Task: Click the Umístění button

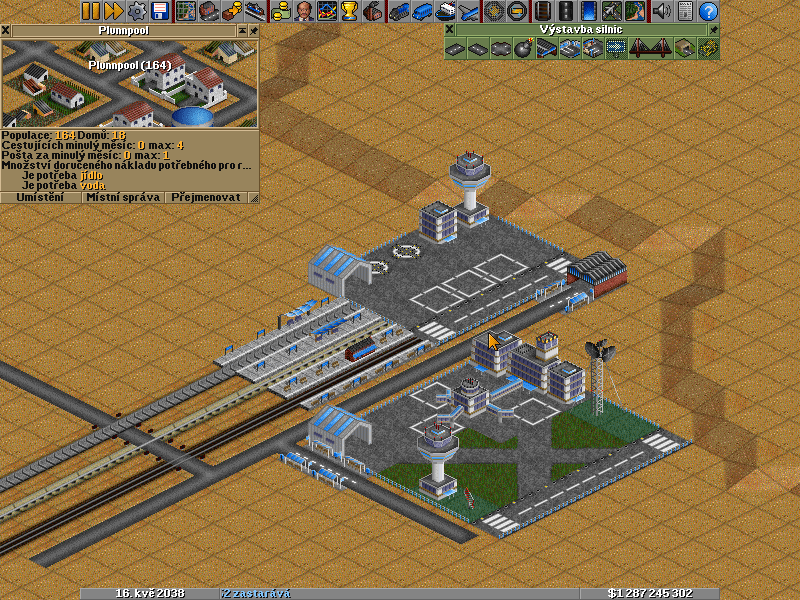Action: 41,198
